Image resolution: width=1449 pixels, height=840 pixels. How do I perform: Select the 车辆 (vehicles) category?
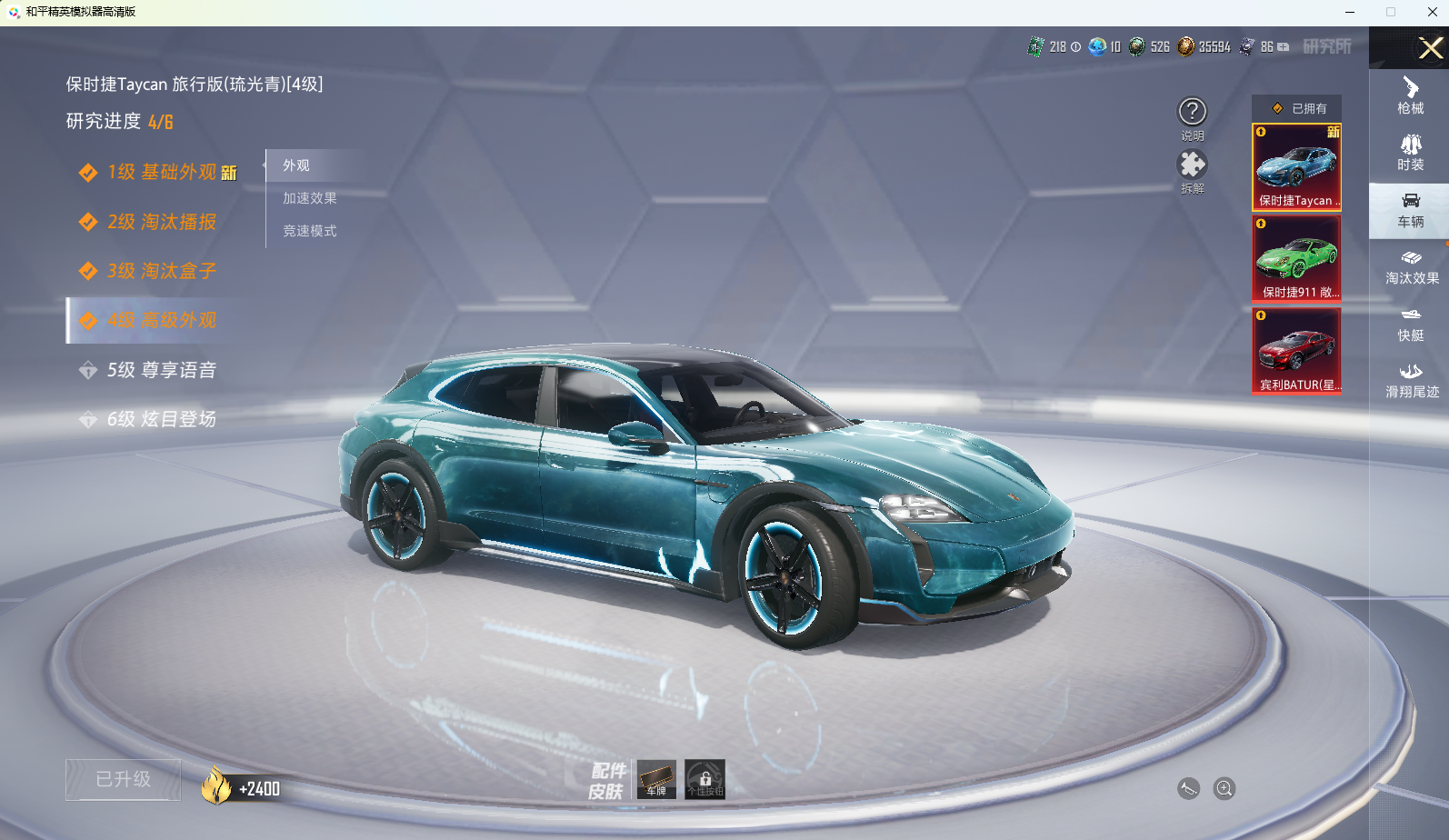tap(1410, 210)
